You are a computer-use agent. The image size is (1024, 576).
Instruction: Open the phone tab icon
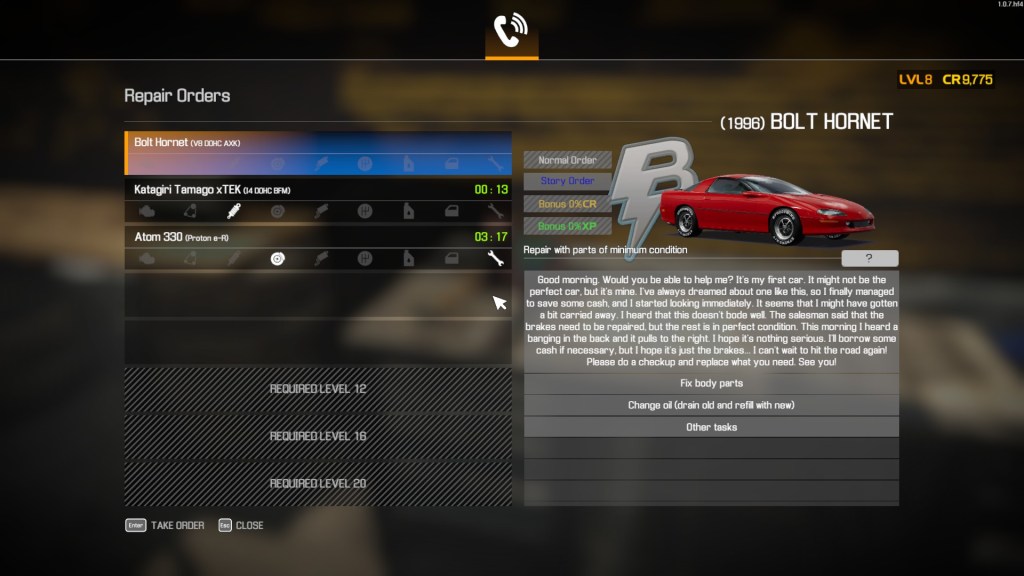[511, 32]
